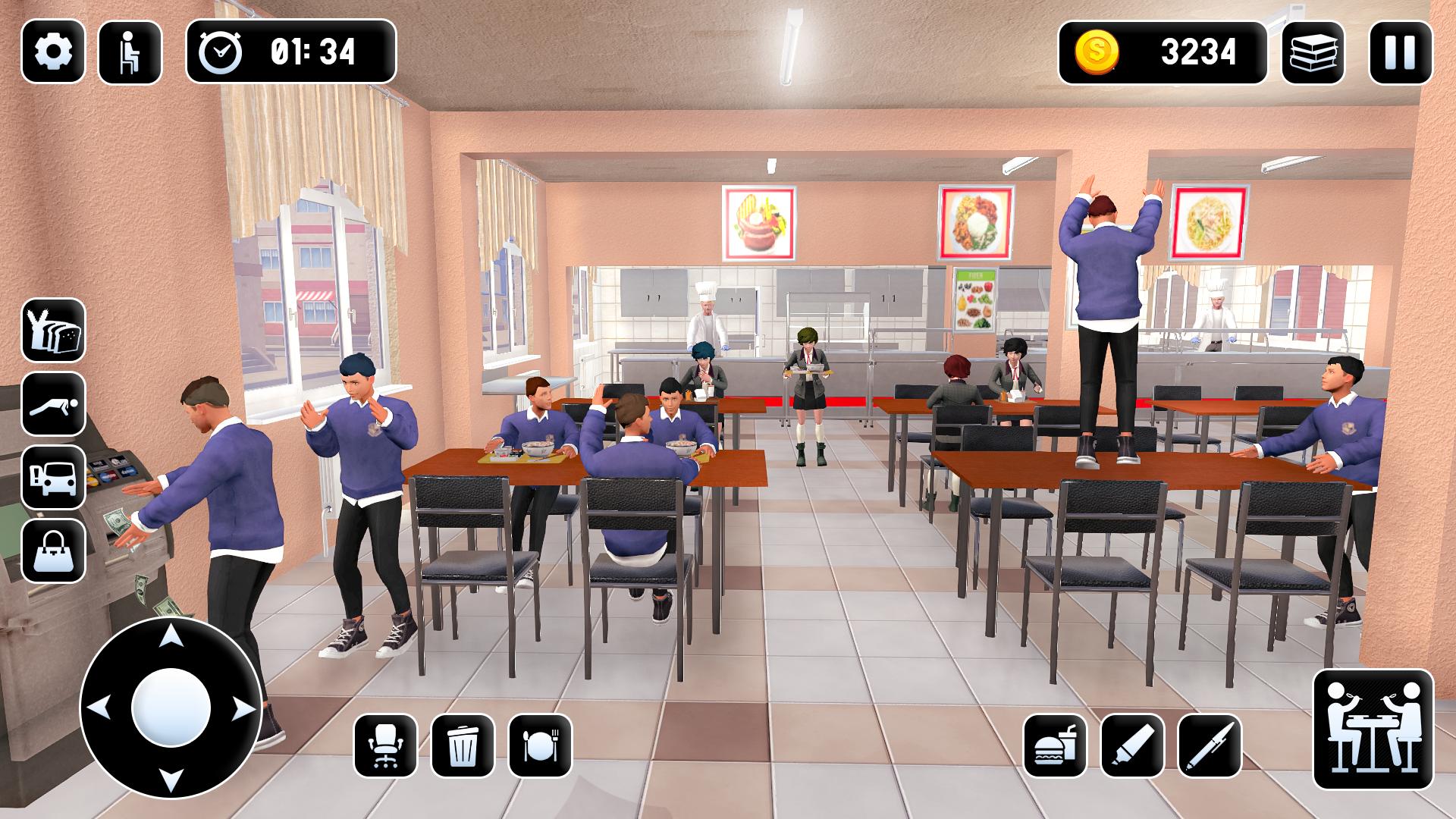
Task: Tap the joystick's down arrow
Action: point(171,780)
